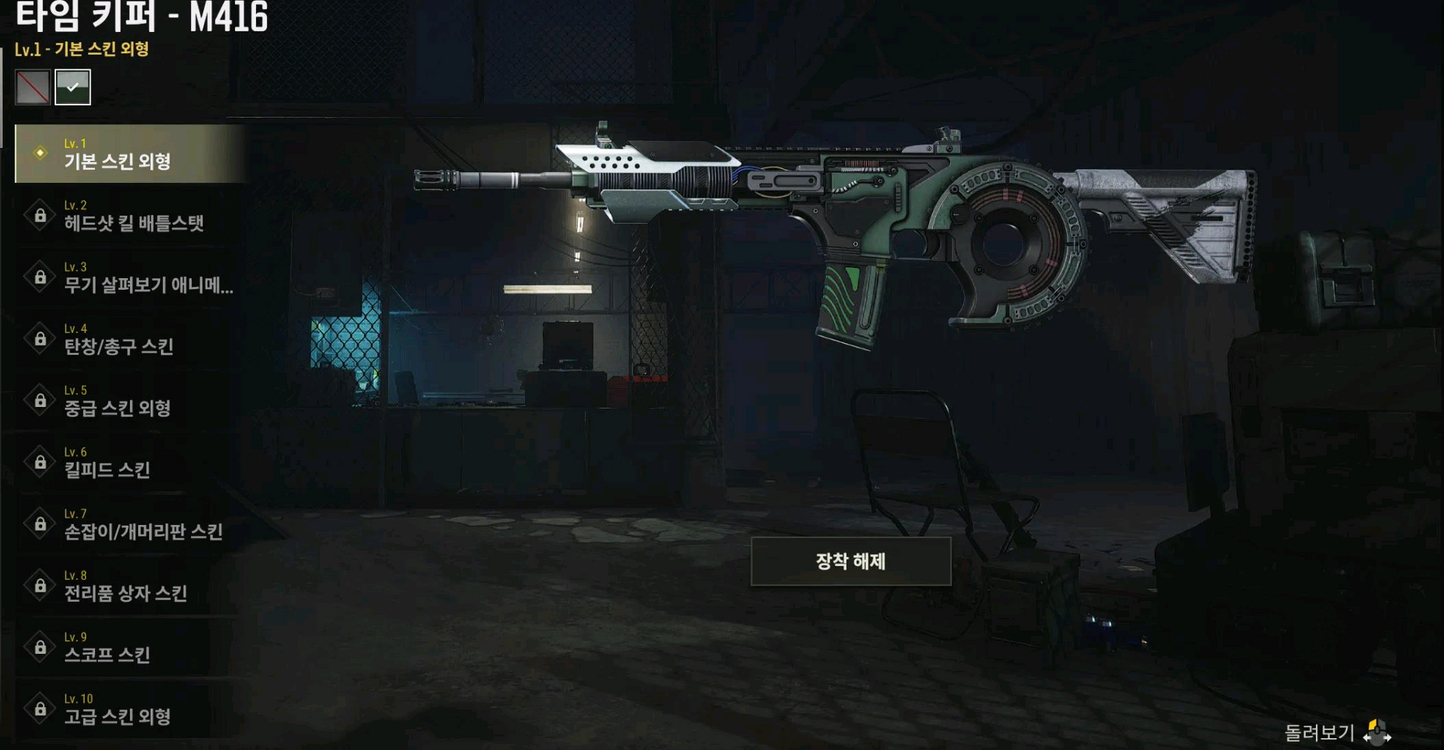Select Lv.6 킬피드 스킨
Image resolution: width=1444 pixels, height=750 pixels.
coord(130,463)
